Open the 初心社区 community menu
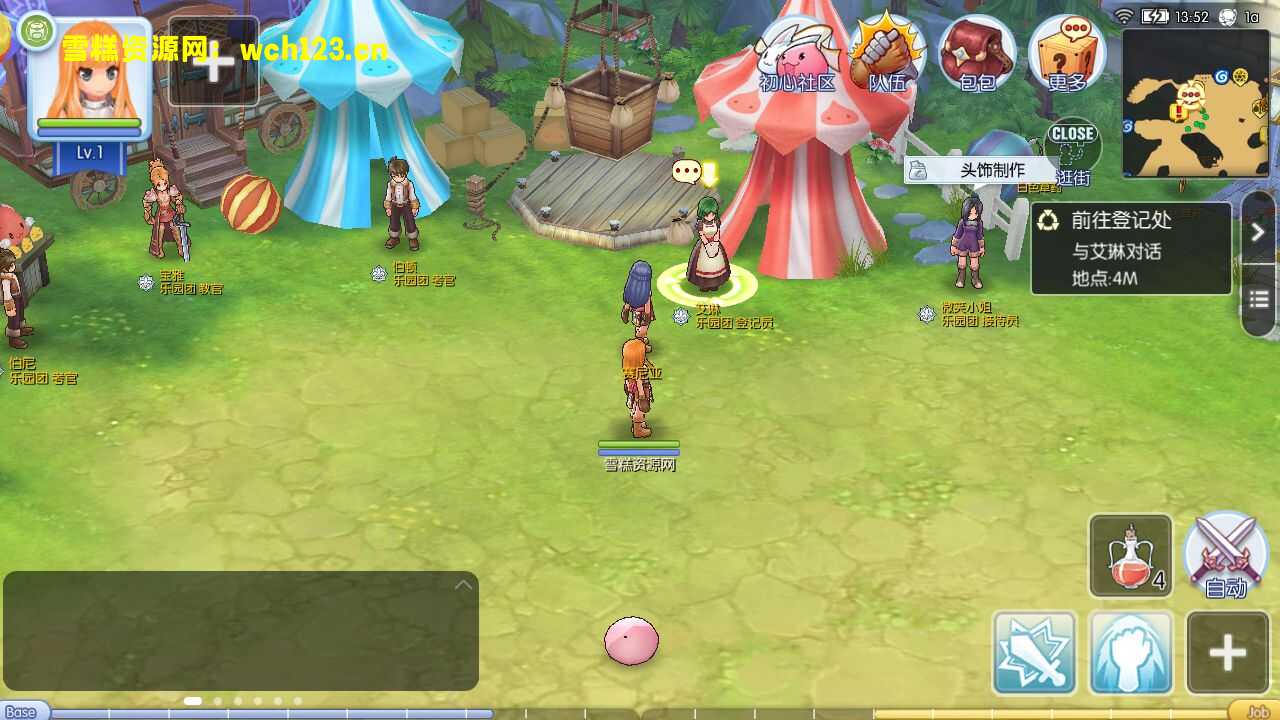 coord(796,57)
